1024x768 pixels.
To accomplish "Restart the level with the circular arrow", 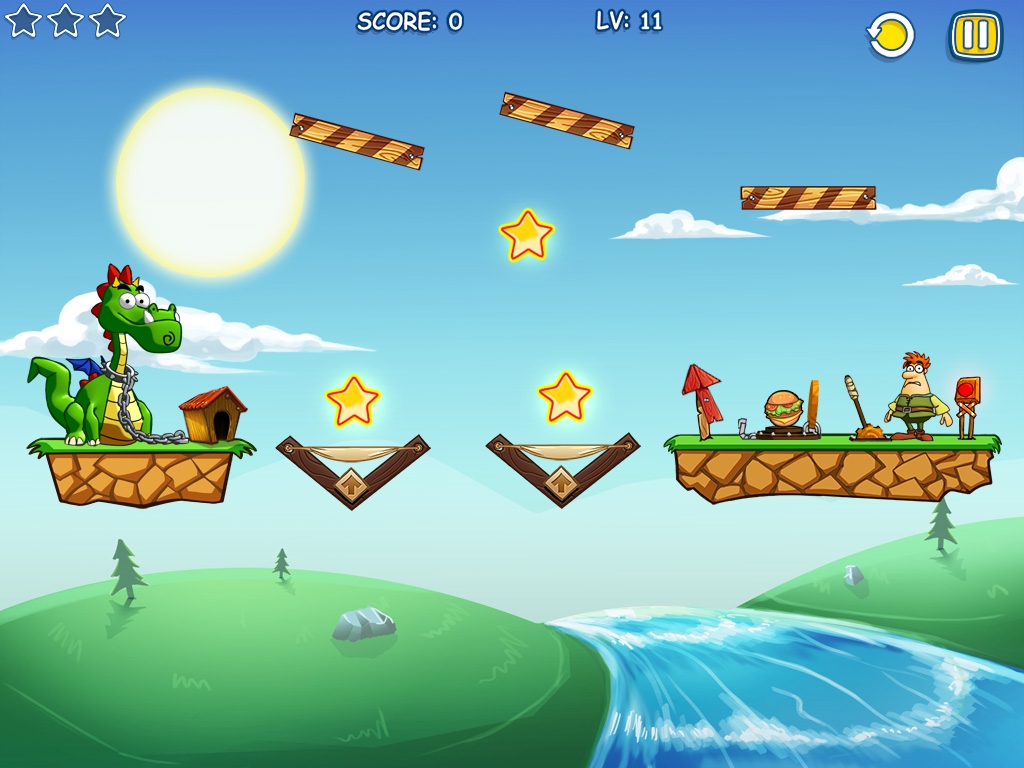I will coord(890,36).
